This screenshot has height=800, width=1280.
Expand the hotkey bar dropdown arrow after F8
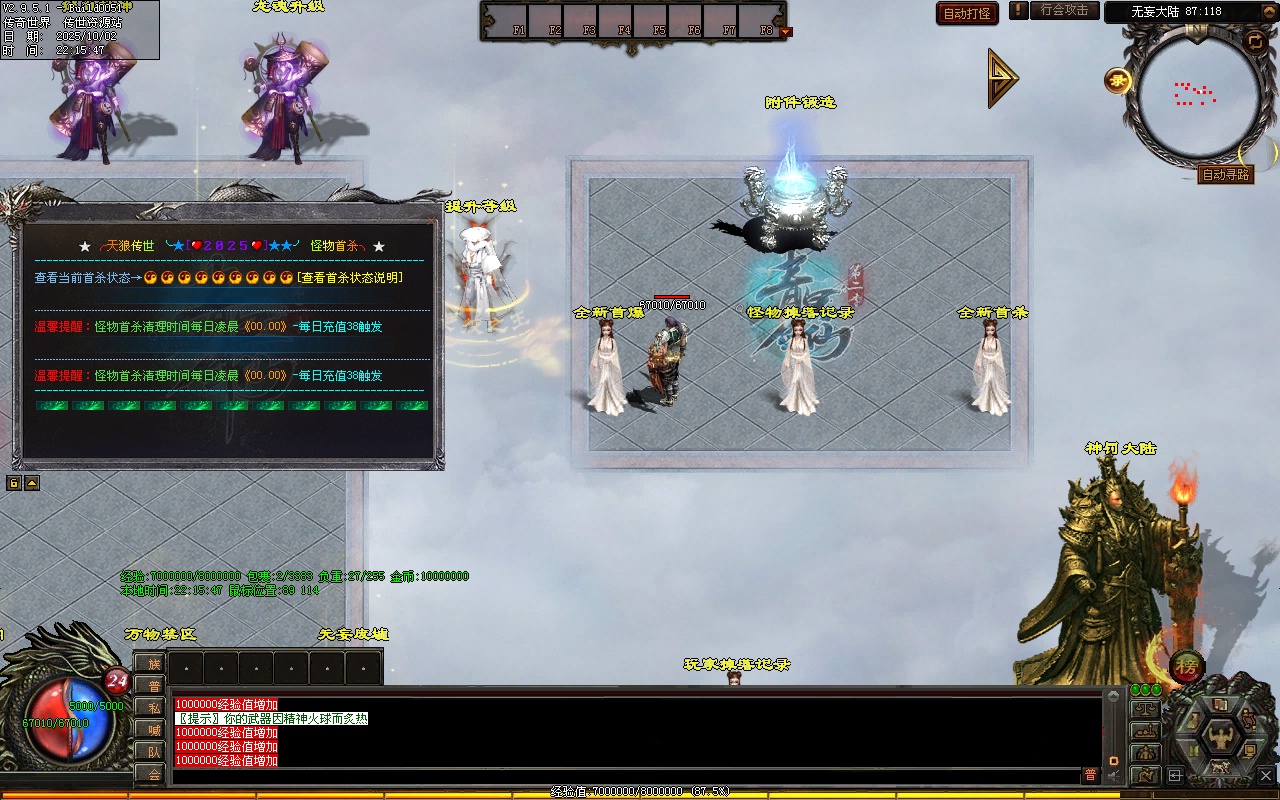[786, 32]
